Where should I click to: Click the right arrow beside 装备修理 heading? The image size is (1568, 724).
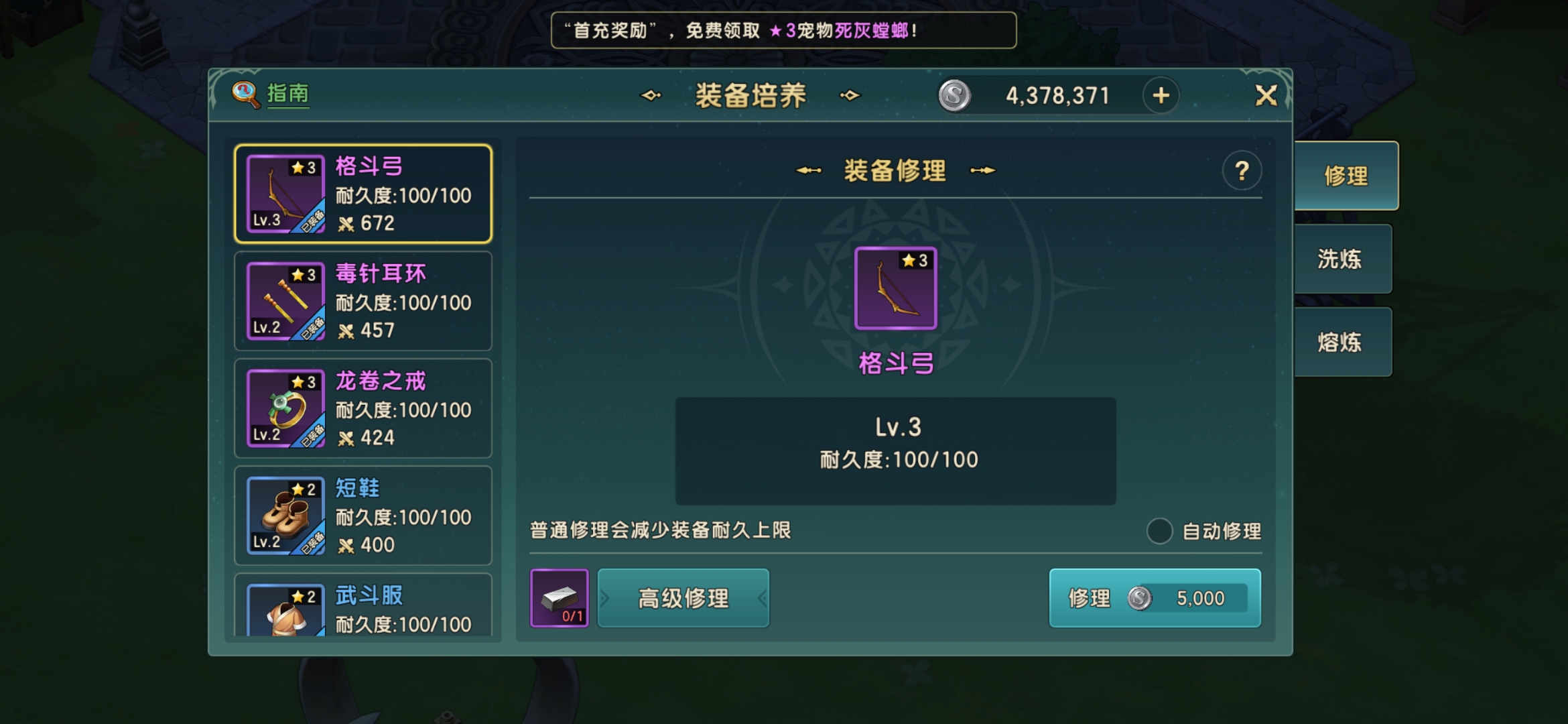point(984,170)
